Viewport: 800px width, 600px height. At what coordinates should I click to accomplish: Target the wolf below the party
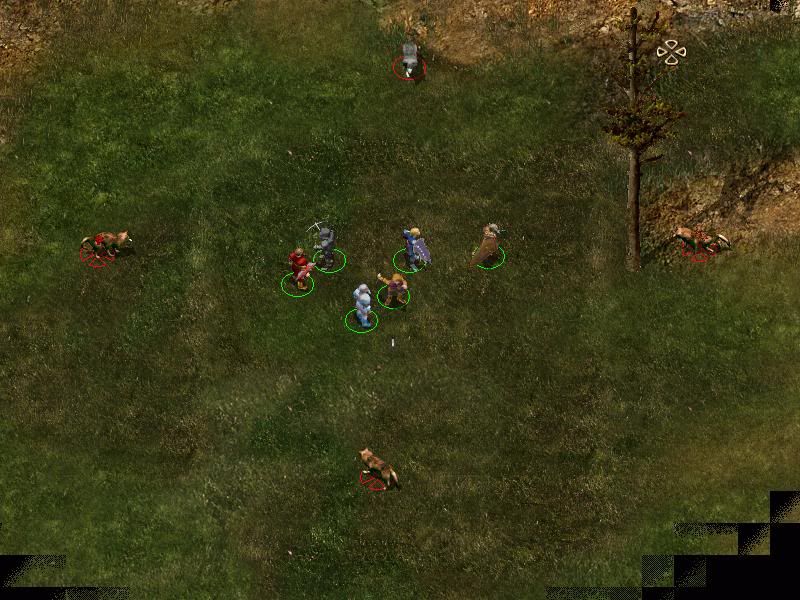click(378, 468)
